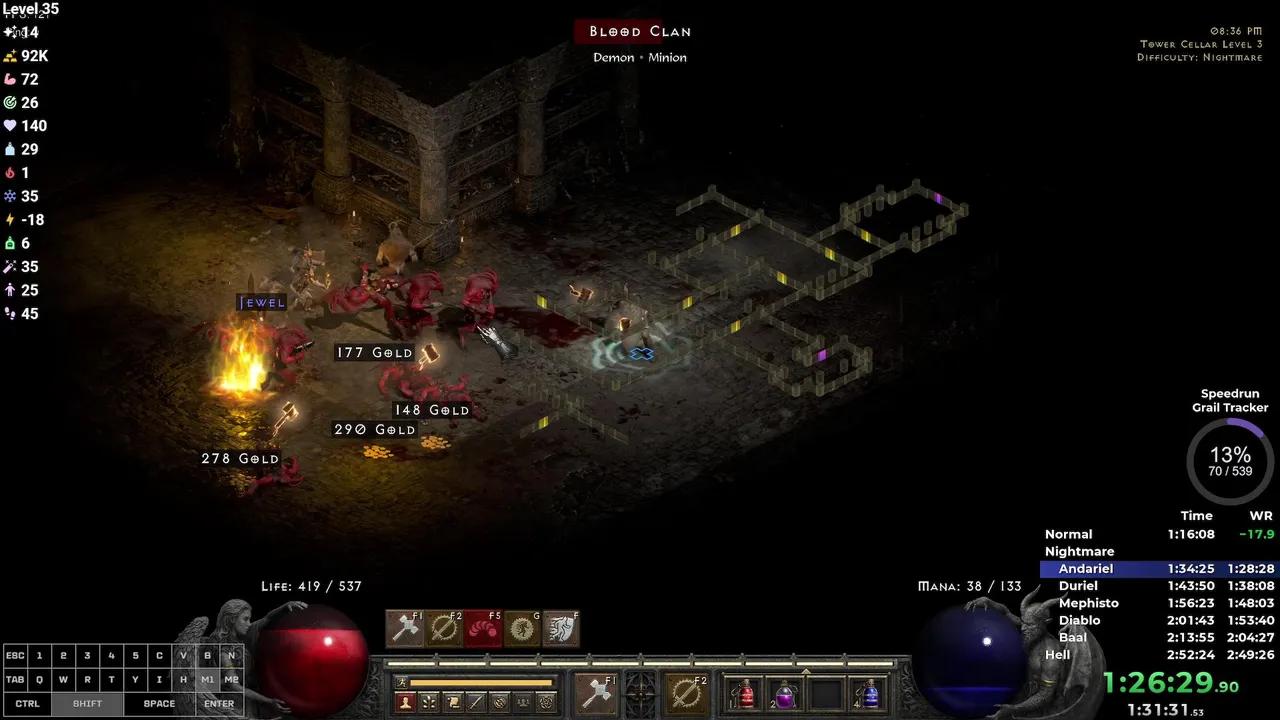Choose the white shield skill icon
Screen dimensions: 1280x720
[x=561, y=628]
